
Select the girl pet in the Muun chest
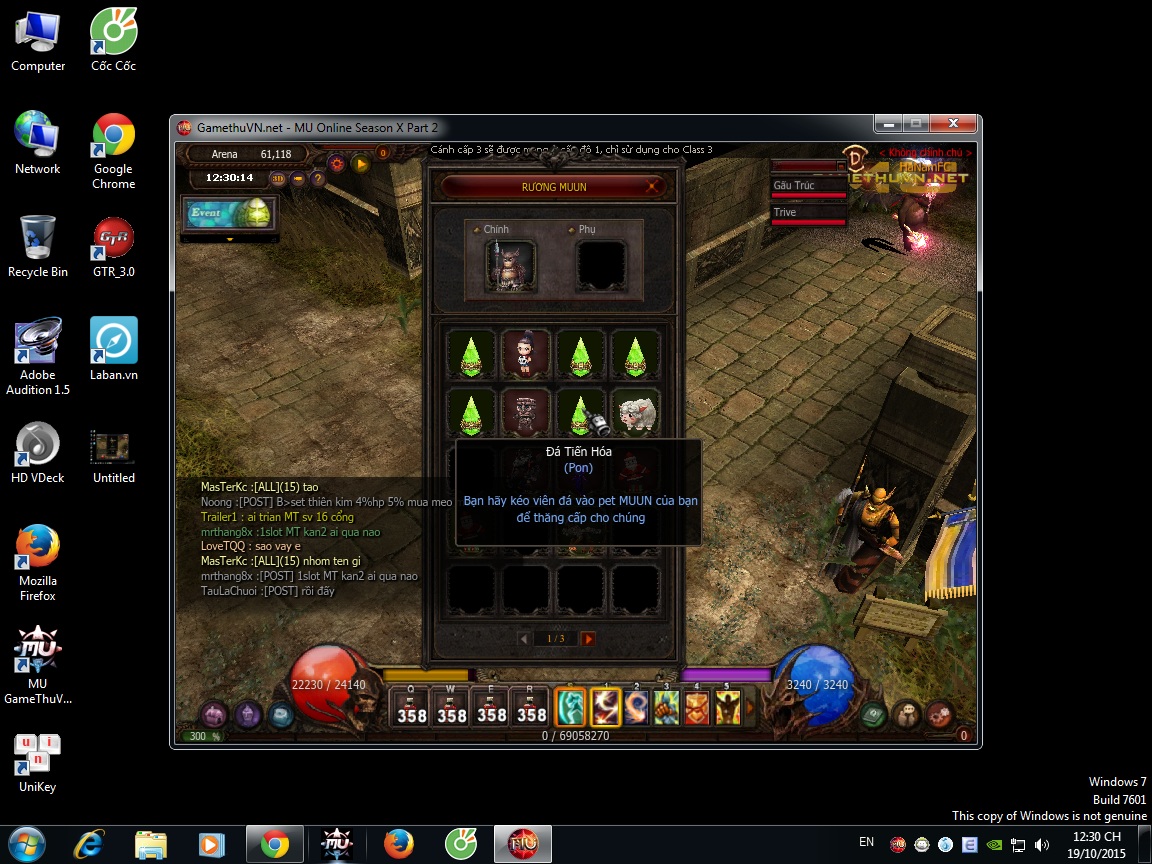tap(525, 354)
